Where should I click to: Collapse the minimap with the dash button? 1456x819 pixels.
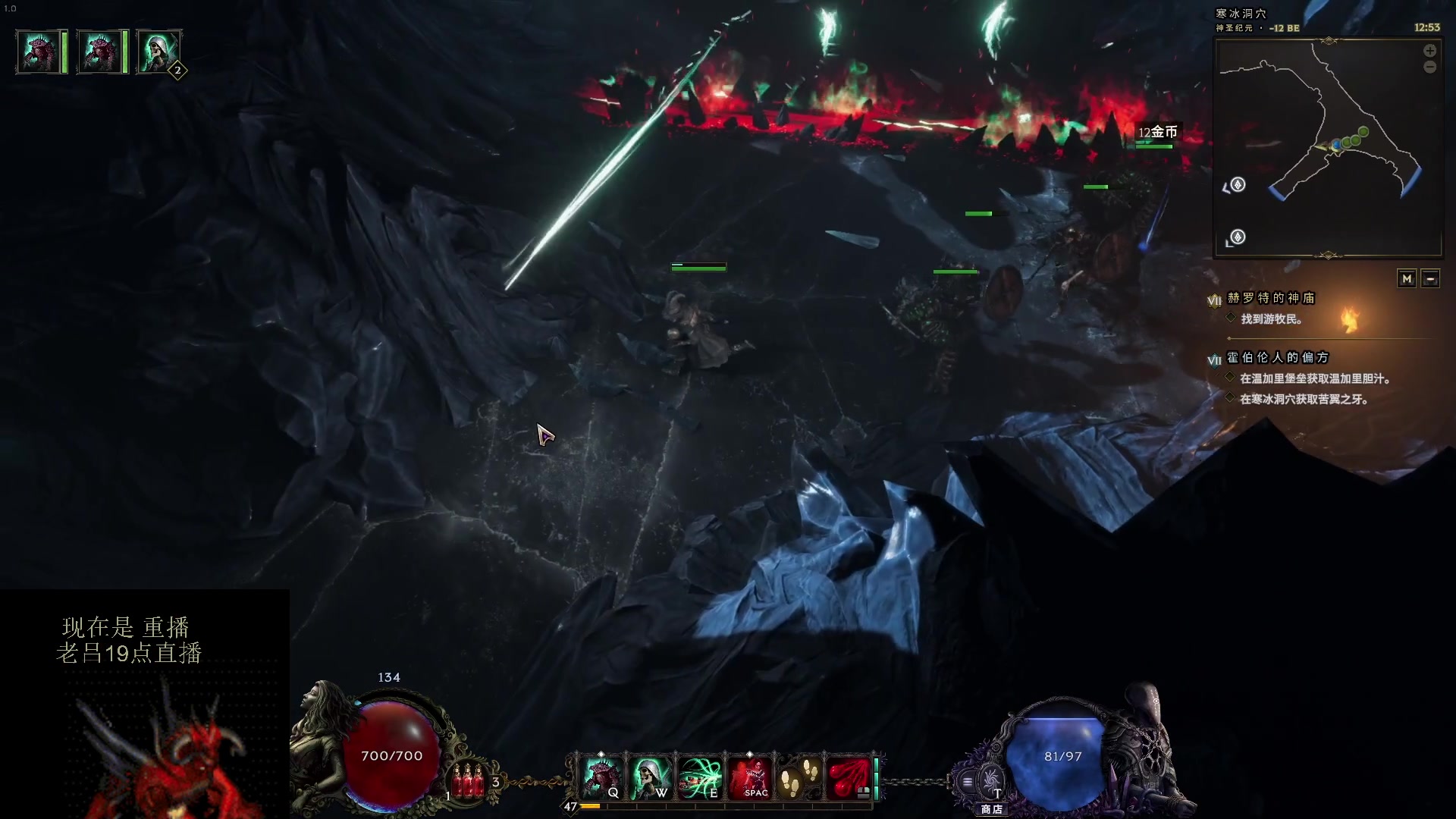1430,279
